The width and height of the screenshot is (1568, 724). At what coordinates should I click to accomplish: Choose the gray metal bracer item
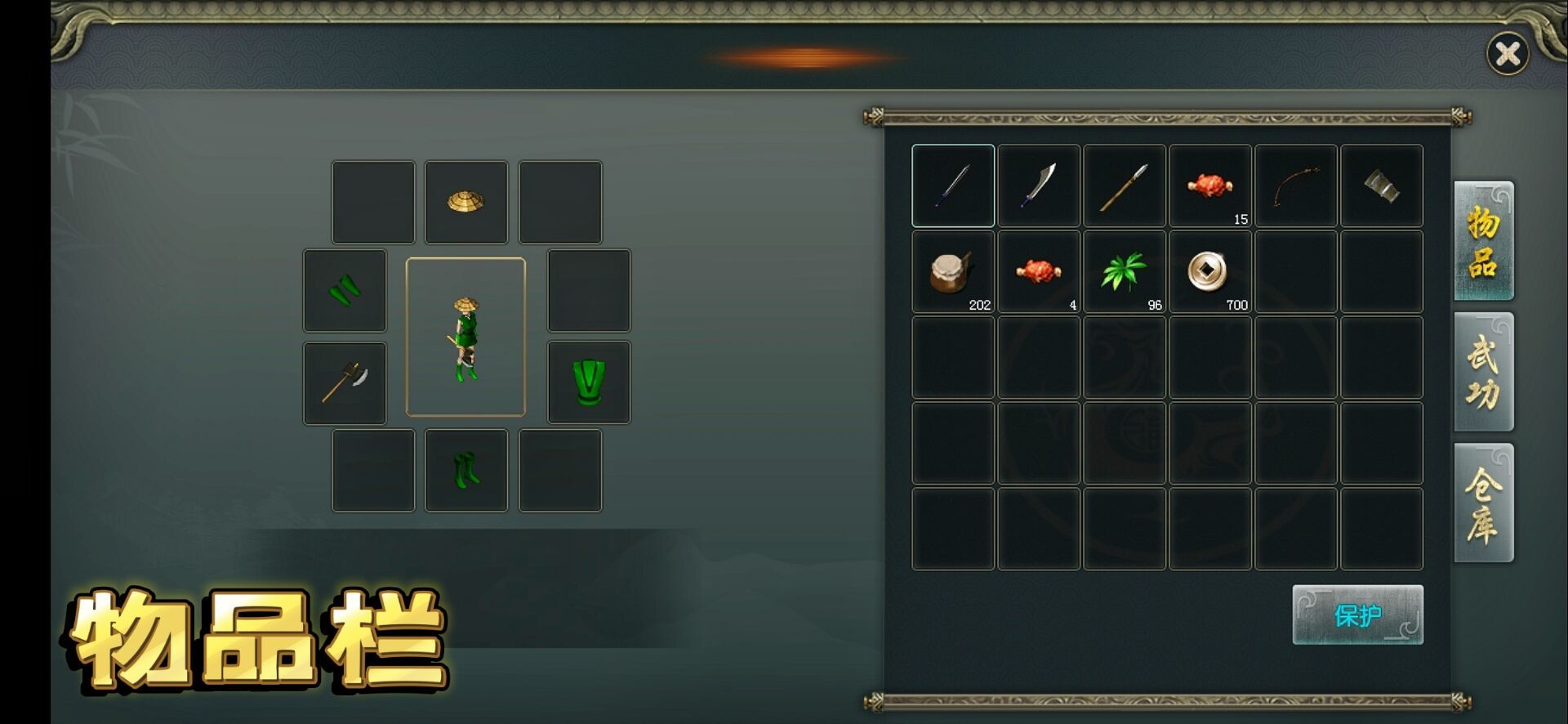pos(1382,185)
